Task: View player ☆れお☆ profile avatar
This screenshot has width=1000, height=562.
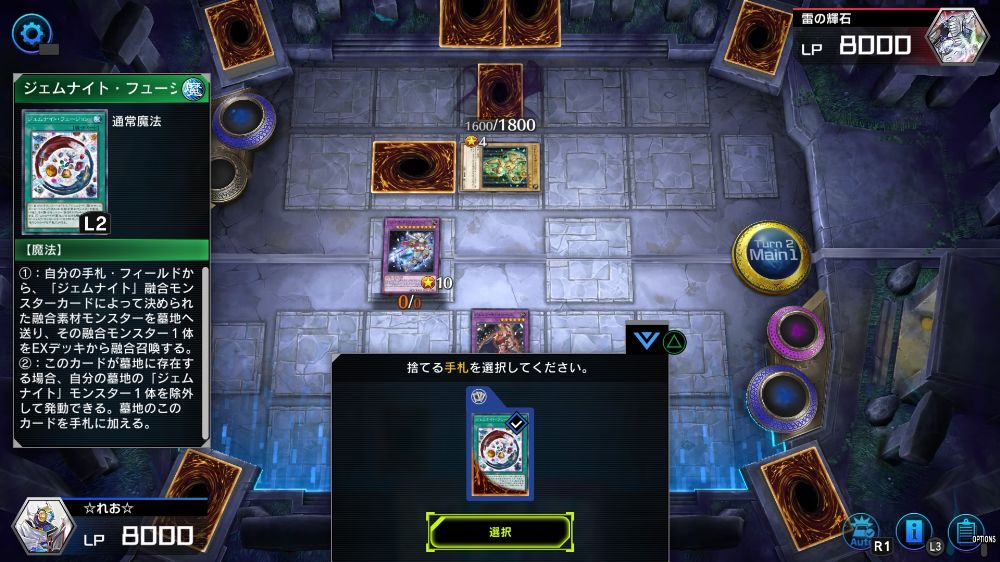Action: [x=42, y=526]
